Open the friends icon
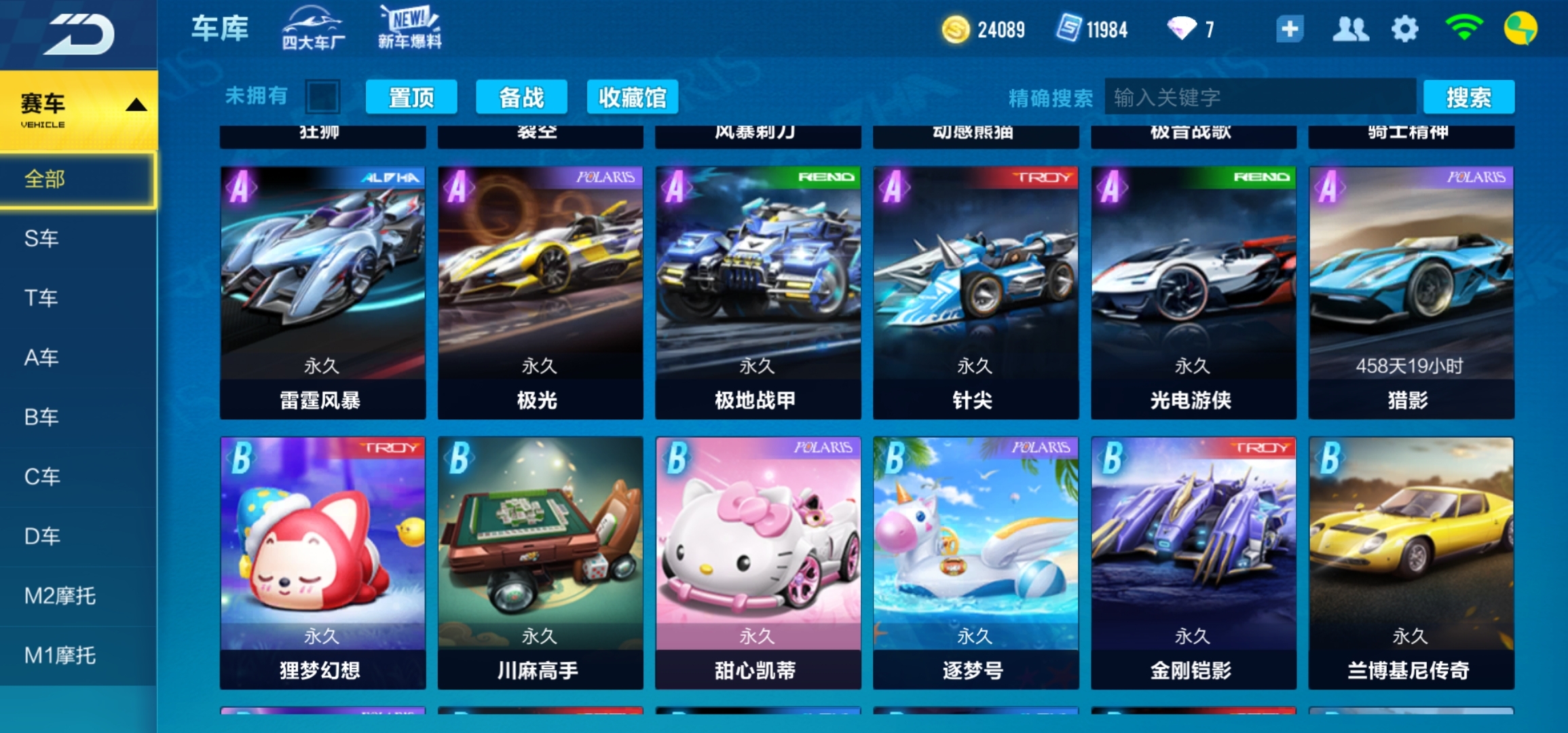Screen dimensions: 1568x733 (1349, 29)
